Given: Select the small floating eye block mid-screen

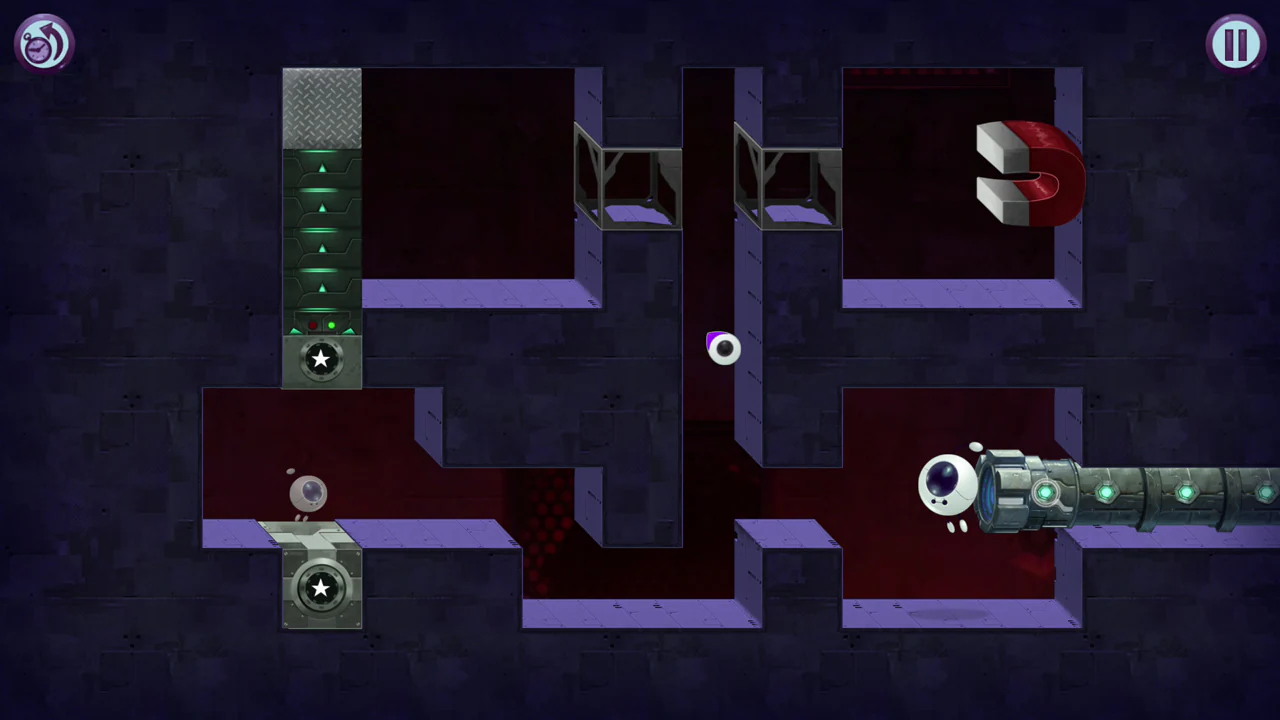Looking at the screenshot, I should [722, 349].
